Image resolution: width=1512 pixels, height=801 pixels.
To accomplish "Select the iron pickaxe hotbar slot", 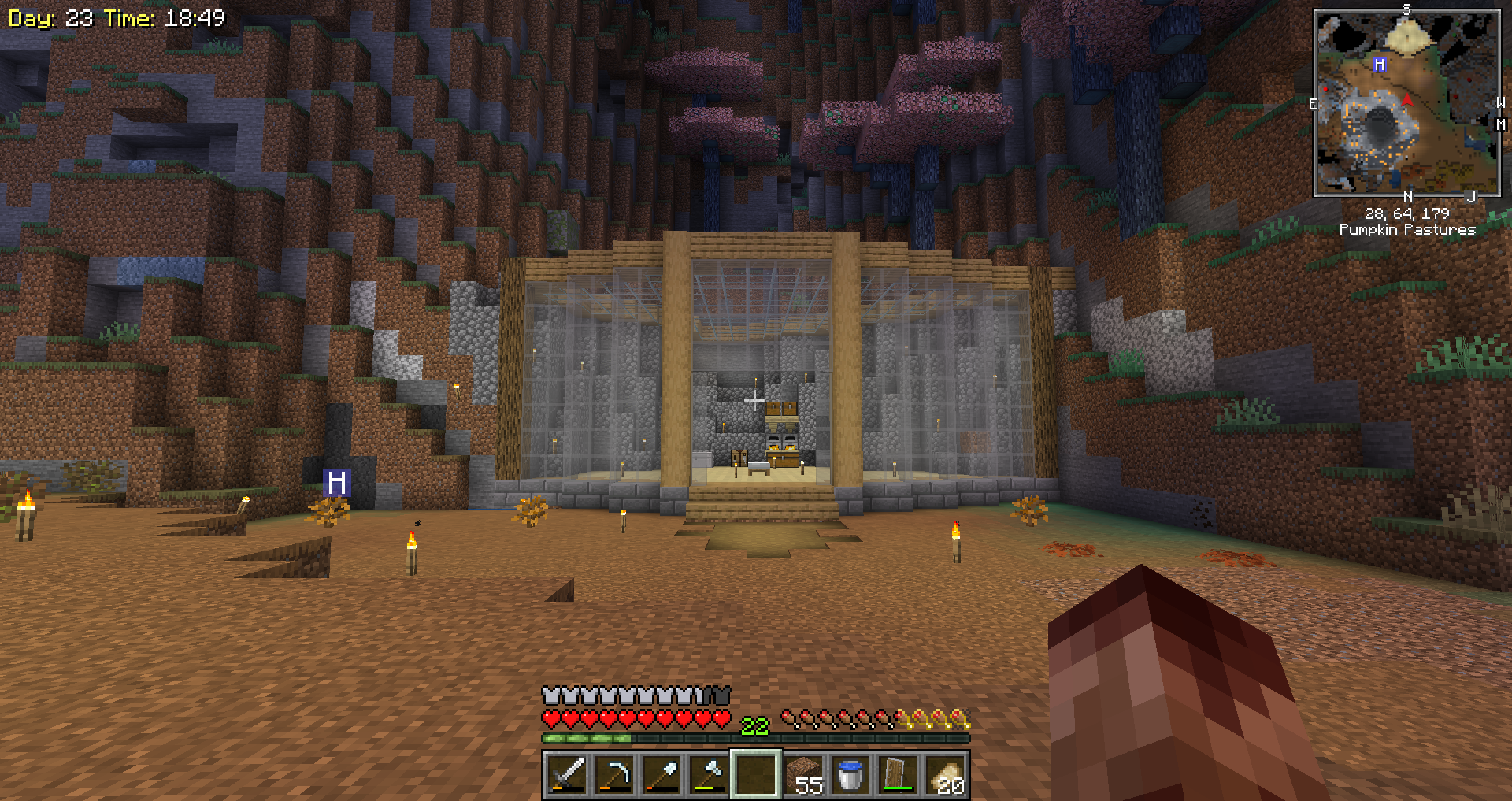I will click(x=614, y=774).
